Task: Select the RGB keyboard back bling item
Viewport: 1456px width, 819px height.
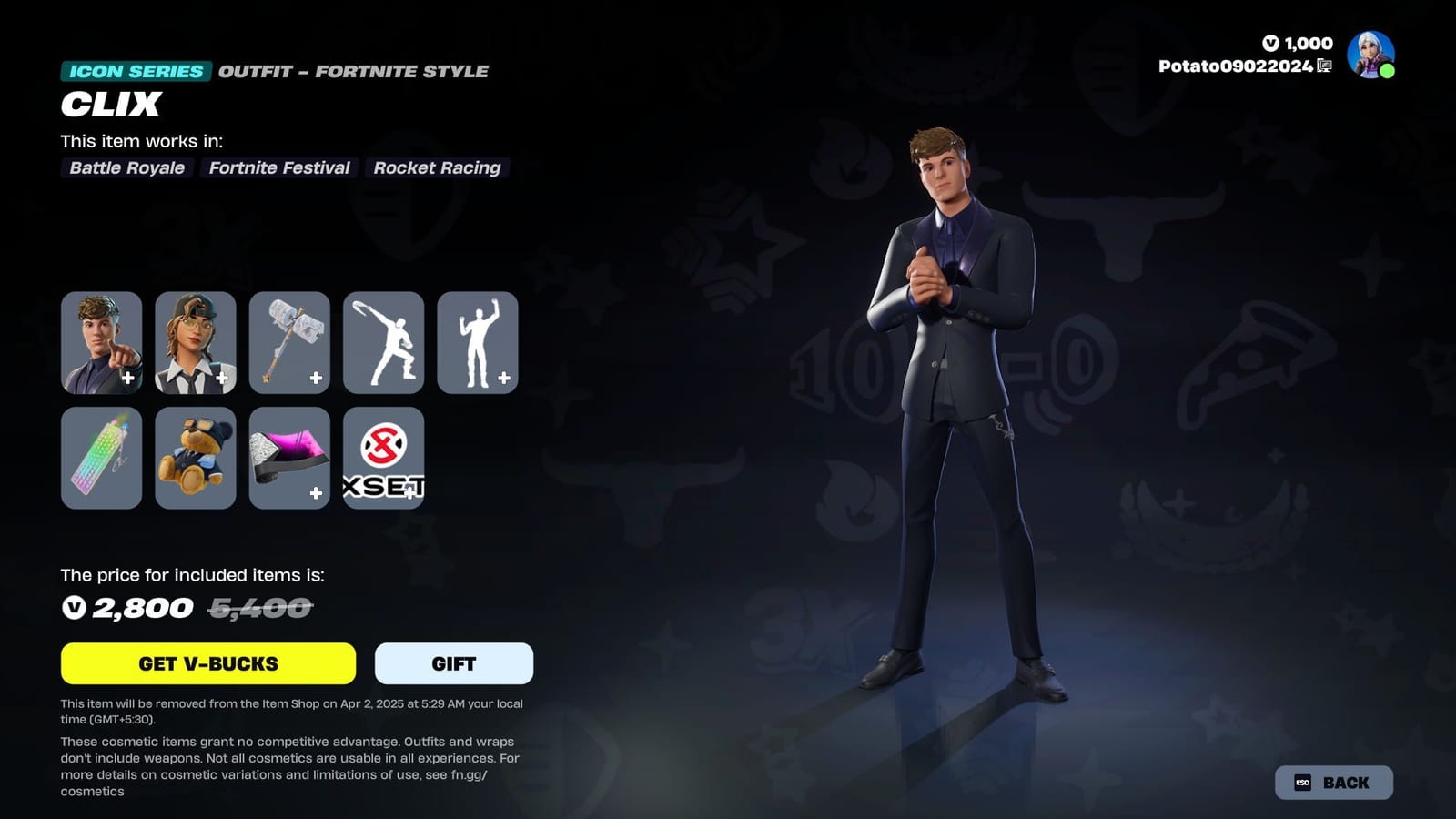Action: pos(101,458)
